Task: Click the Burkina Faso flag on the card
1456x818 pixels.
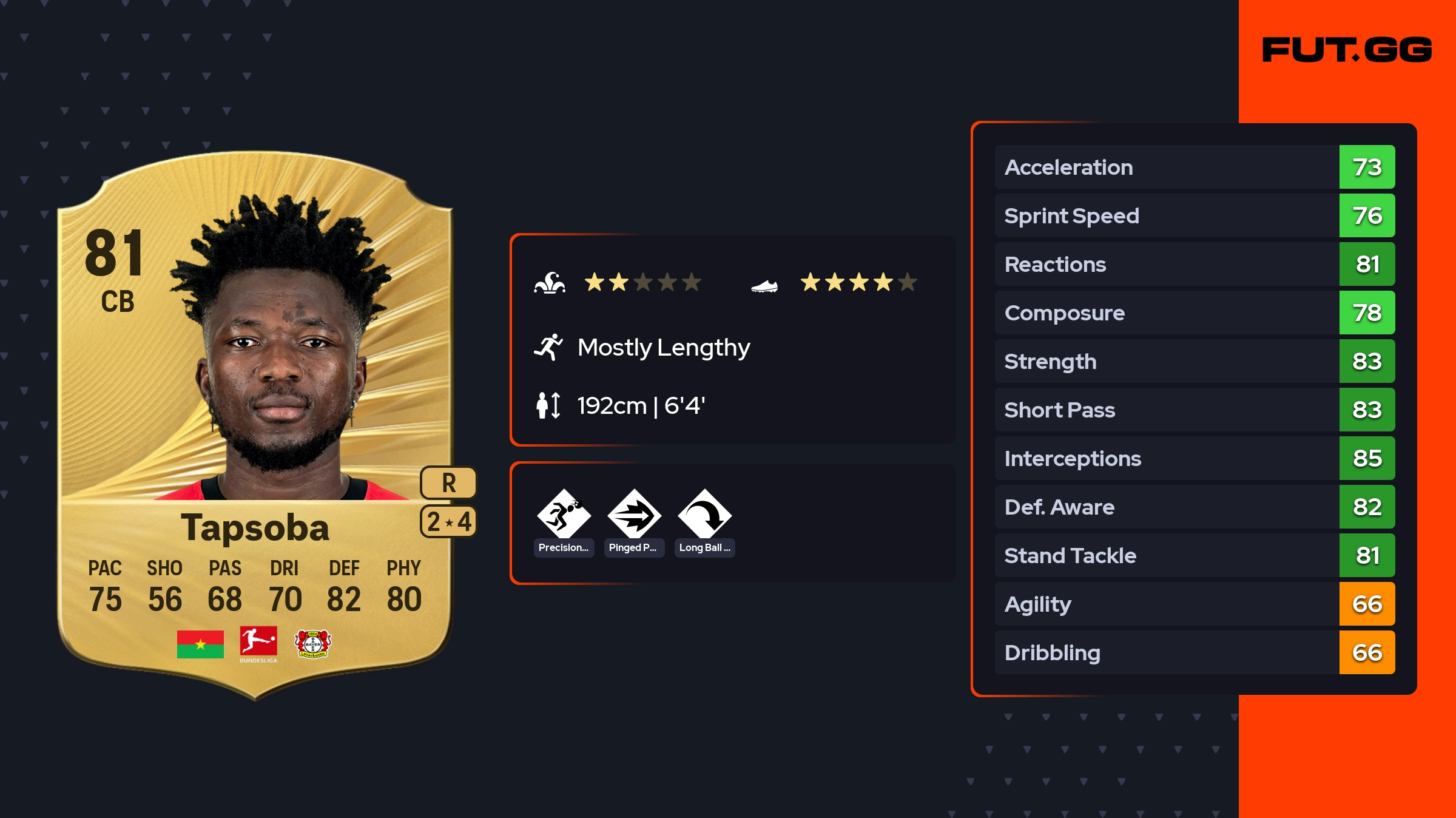Action: click(200, 644)
